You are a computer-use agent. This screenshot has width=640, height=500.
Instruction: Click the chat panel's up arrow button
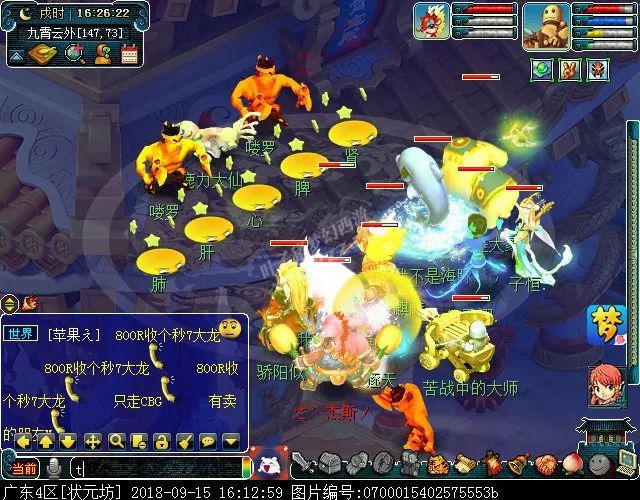pyautogui.click(x=46, y=440)
